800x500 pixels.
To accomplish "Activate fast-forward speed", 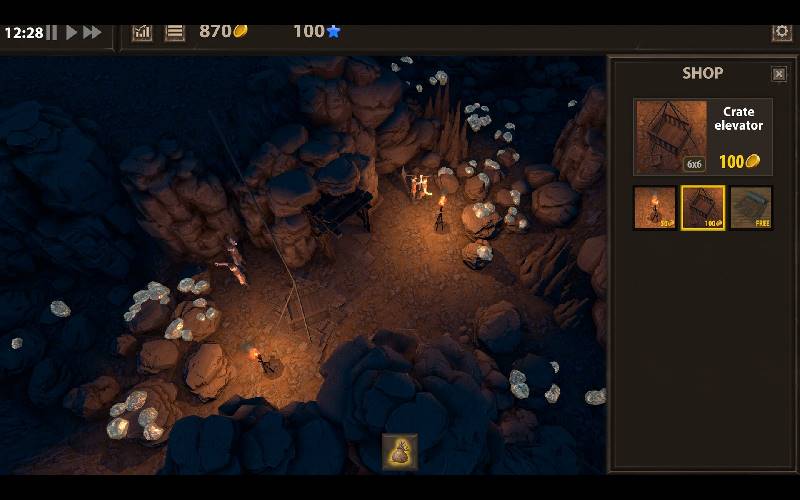I will (x=92, y=33).
